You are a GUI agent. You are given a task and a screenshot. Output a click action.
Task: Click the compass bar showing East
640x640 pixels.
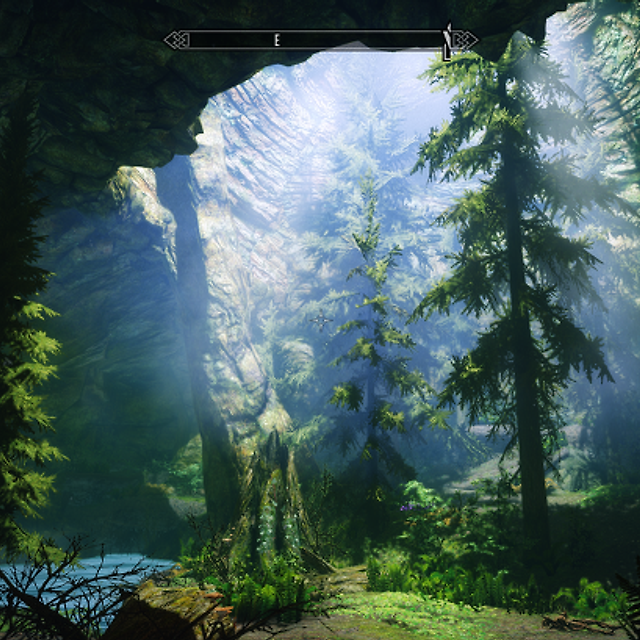[x=320, y=40]
